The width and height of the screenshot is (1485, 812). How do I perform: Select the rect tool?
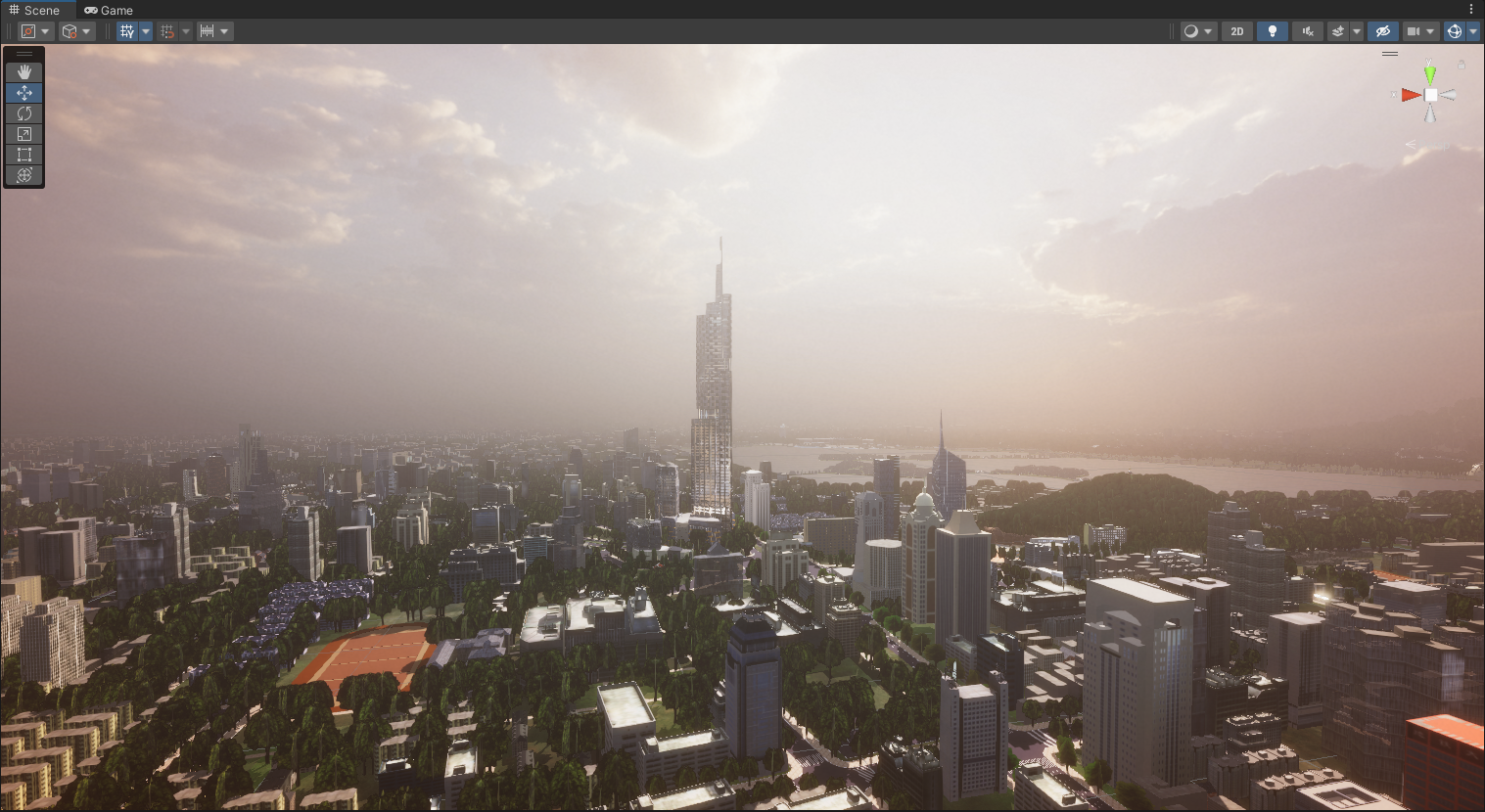click(24, 155)
